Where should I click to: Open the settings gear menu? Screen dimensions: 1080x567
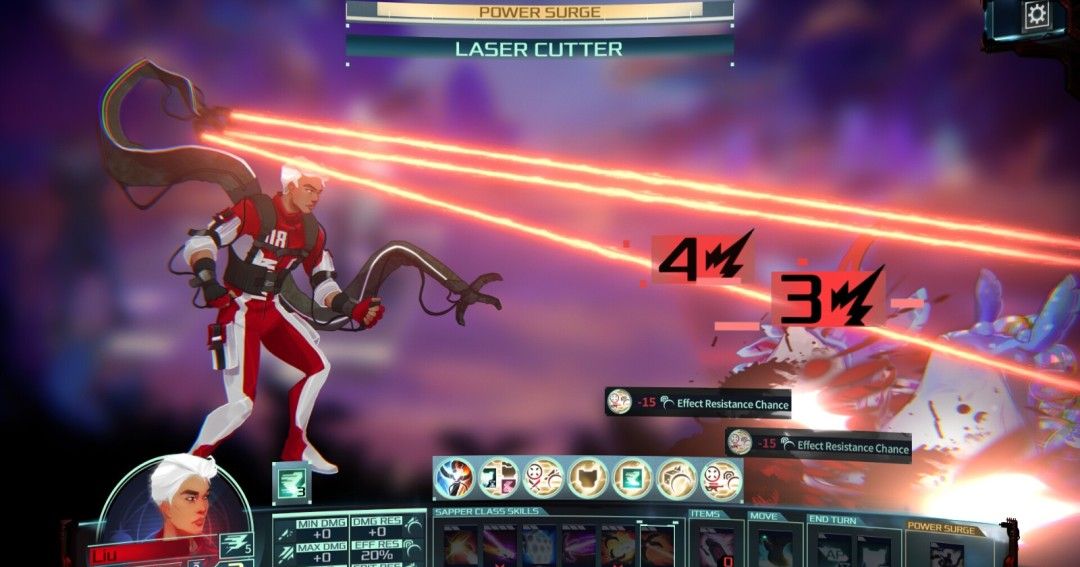pyautogui.click(x=1037, y=15)
